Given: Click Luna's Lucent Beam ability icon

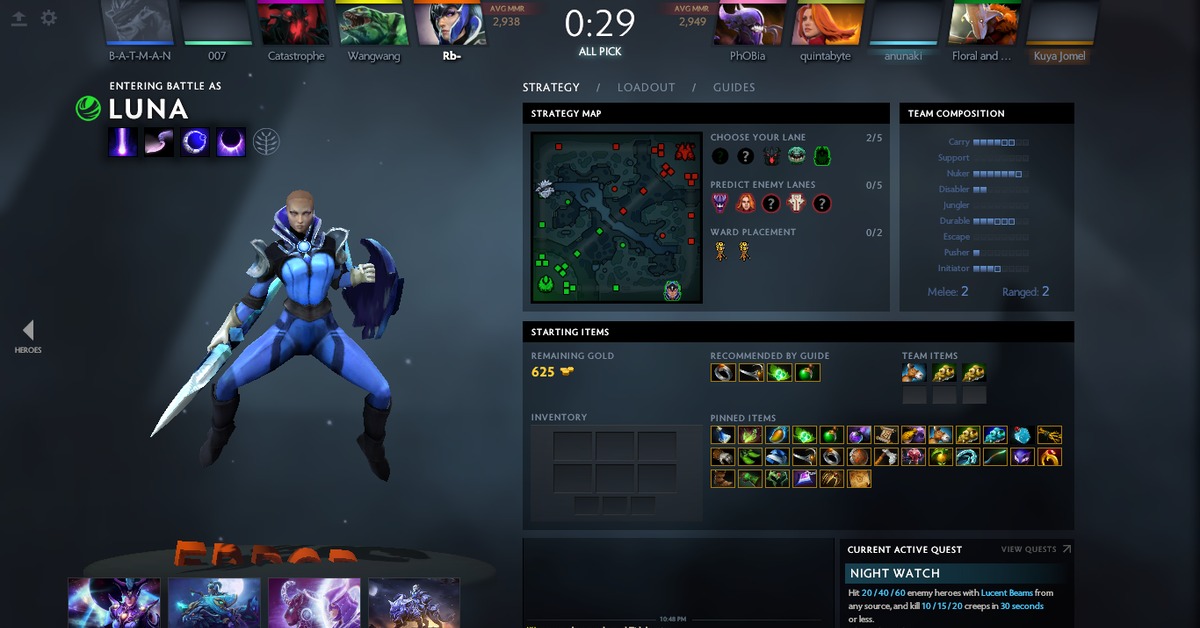Looking at the screenshot, I should coord(122,142).
